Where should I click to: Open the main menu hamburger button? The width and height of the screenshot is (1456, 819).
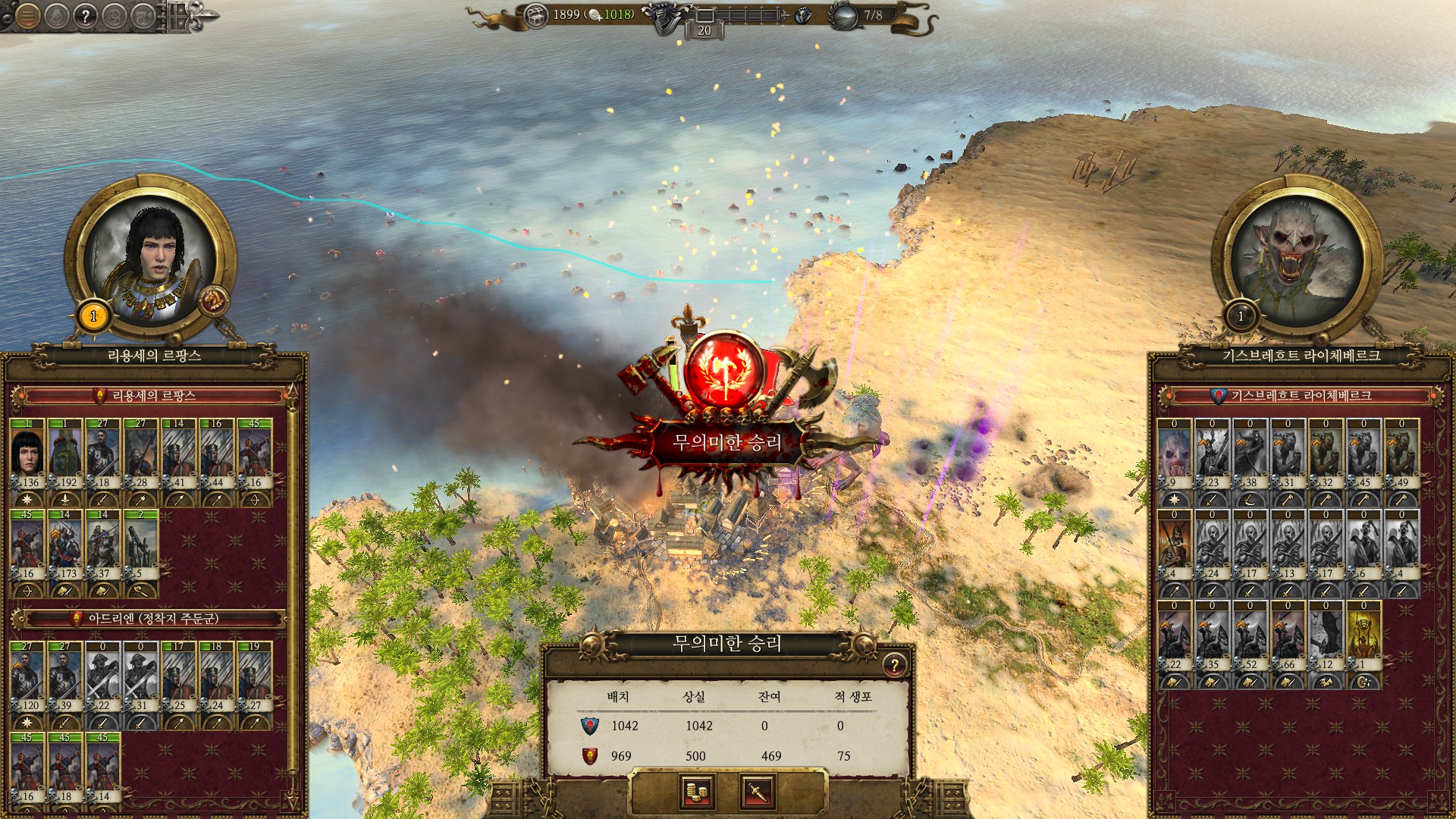pos(28,15)
